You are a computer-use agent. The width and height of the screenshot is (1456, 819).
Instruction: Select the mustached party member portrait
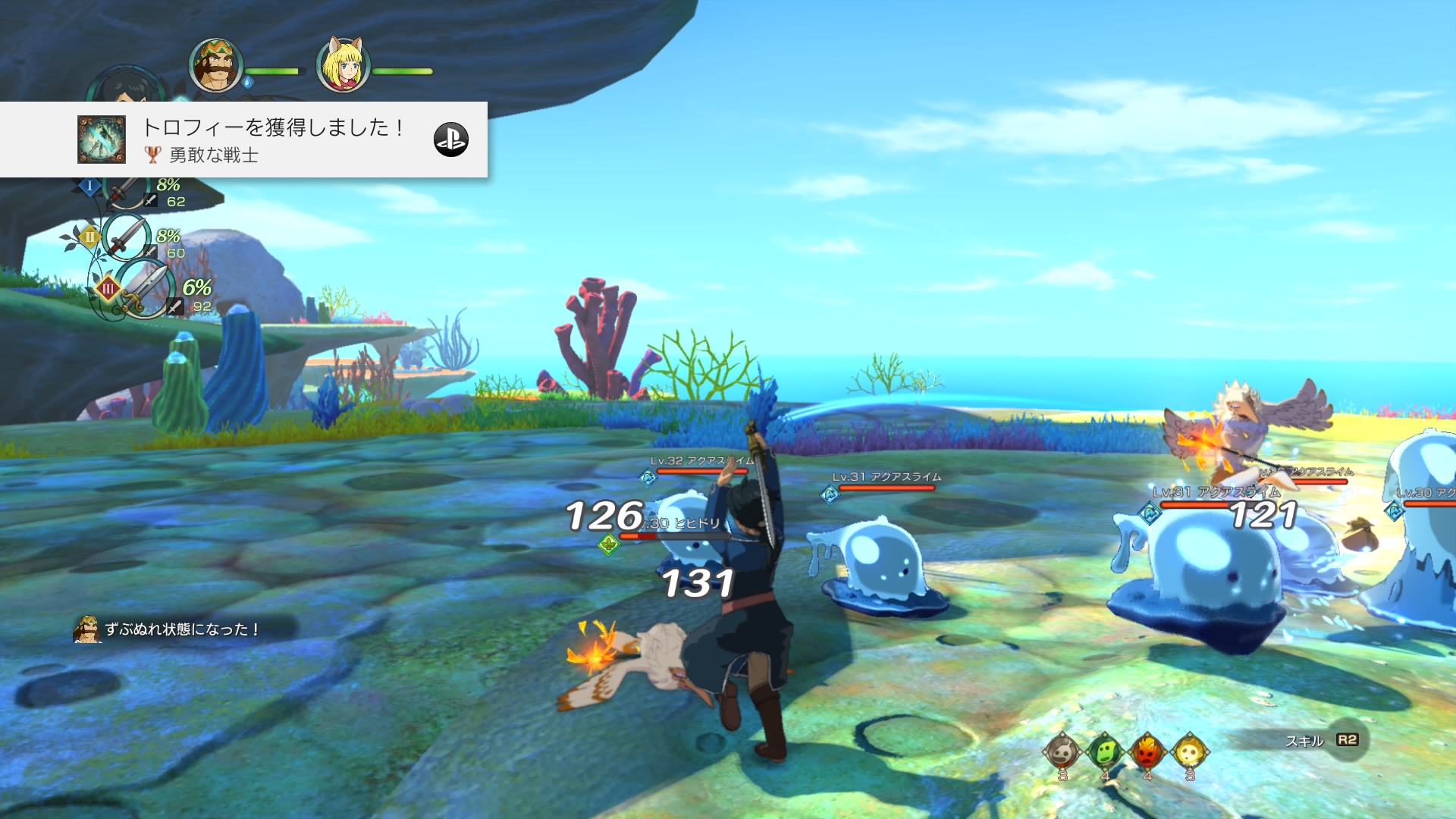pos(216,66)
